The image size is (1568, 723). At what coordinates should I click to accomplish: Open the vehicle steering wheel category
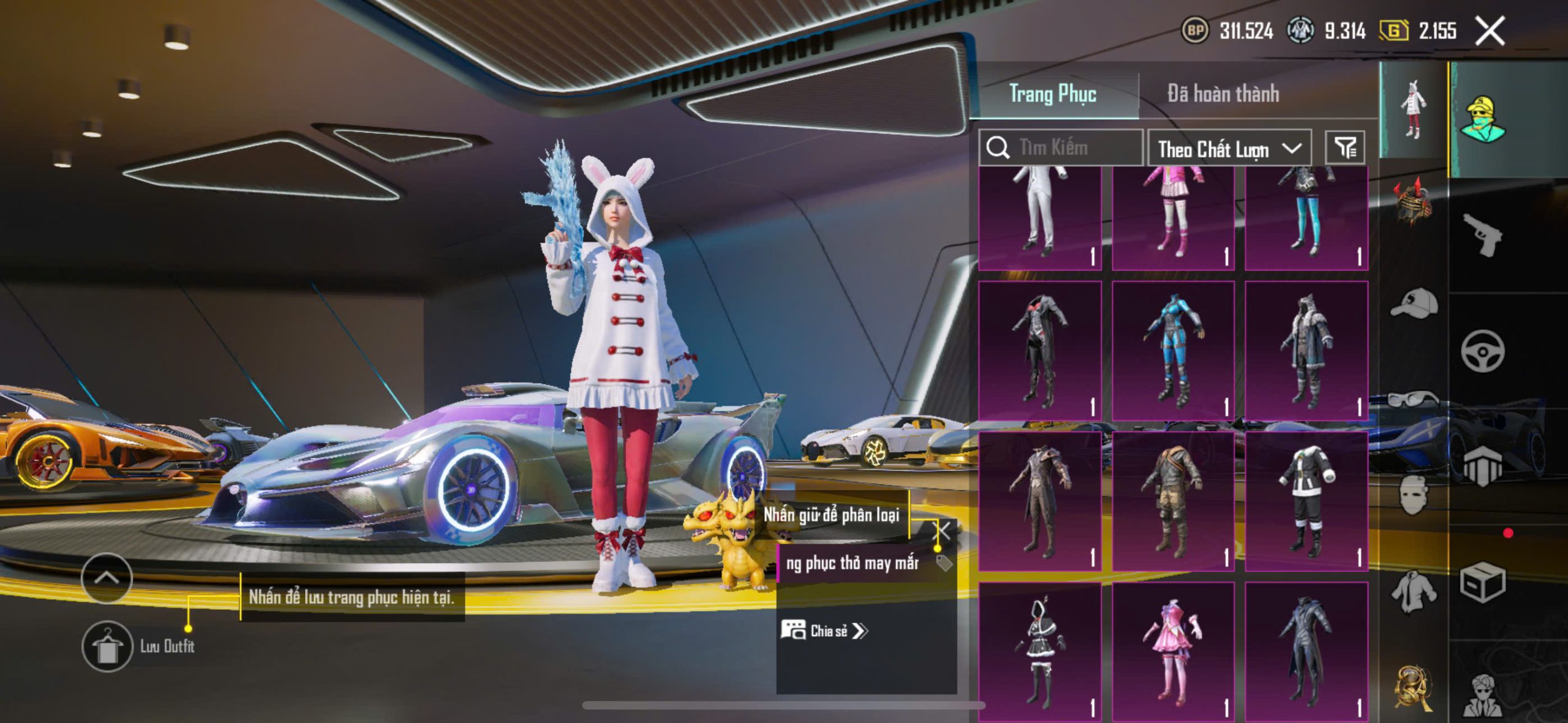click(x=1482, y=351)
